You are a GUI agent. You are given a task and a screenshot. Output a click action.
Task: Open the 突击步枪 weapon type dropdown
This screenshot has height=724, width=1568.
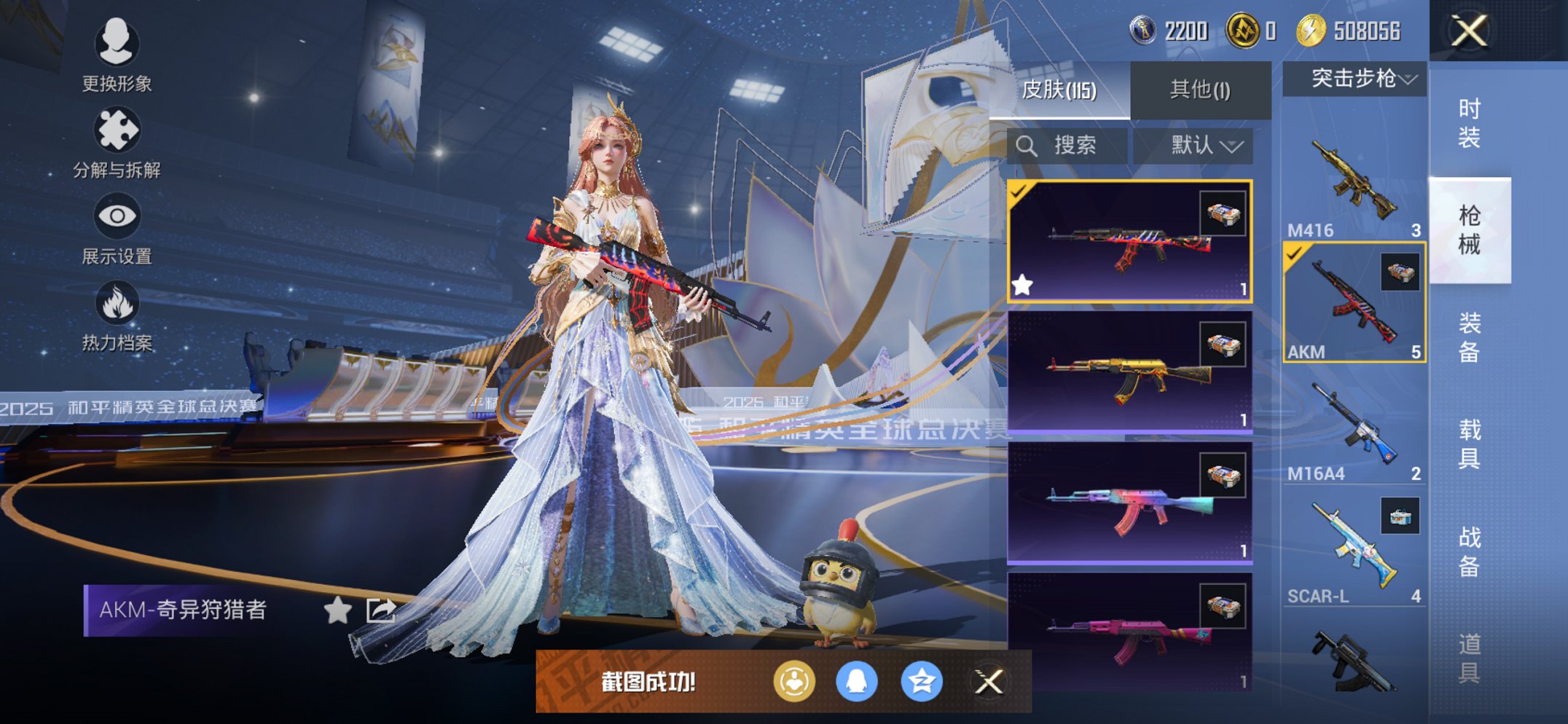tap(1355, 79)
